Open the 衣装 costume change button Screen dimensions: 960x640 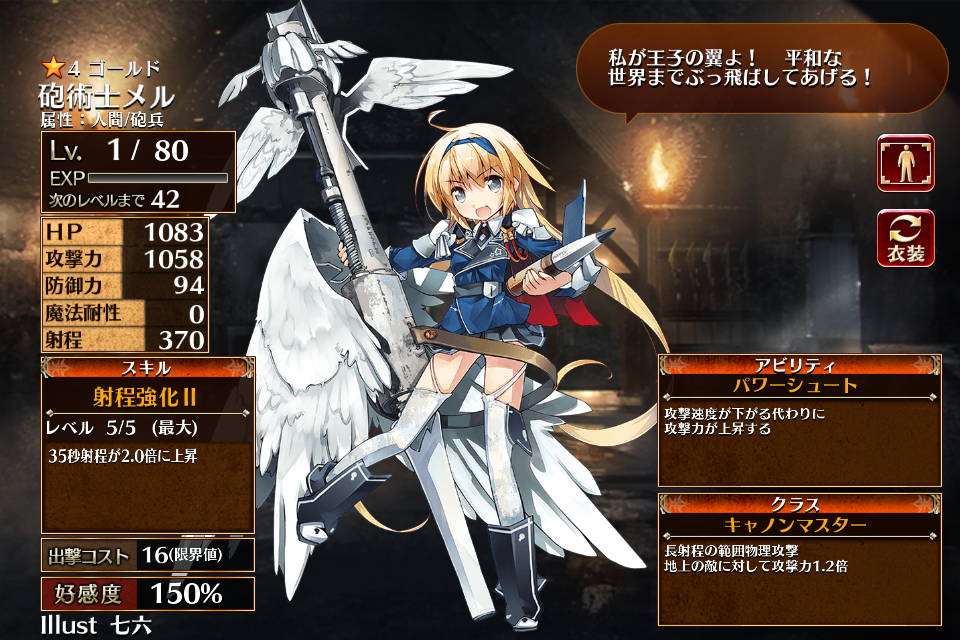click(906, 238)
